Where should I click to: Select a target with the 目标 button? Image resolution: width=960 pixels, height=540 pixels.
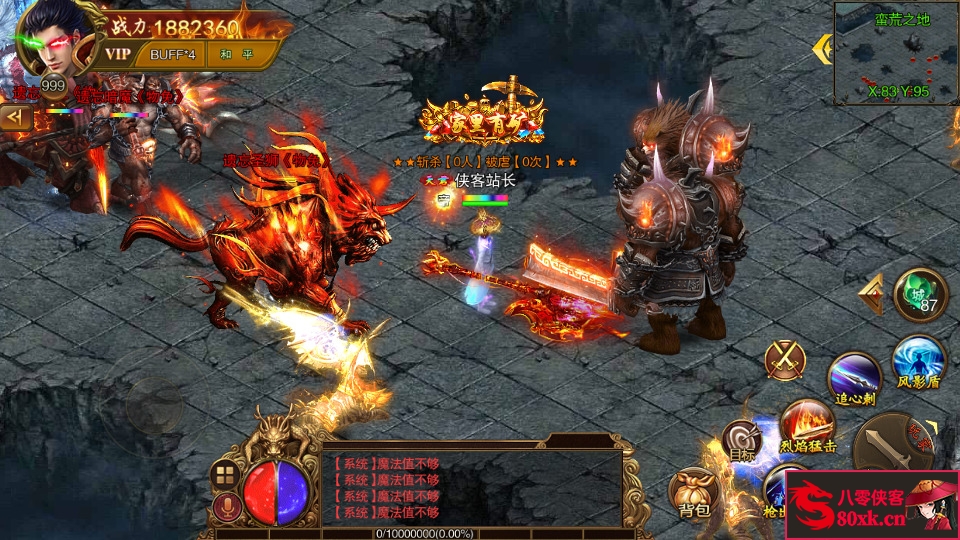tap(743, 441)
